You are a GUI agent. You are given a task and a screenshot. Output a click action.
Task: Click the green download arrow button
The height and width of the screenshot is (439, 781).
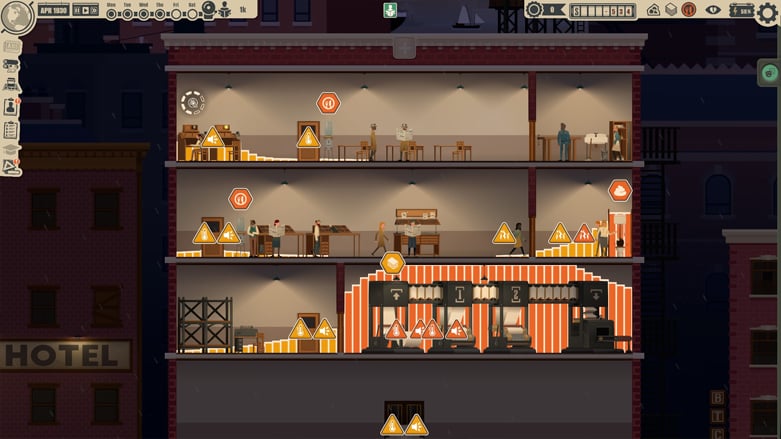390,10
